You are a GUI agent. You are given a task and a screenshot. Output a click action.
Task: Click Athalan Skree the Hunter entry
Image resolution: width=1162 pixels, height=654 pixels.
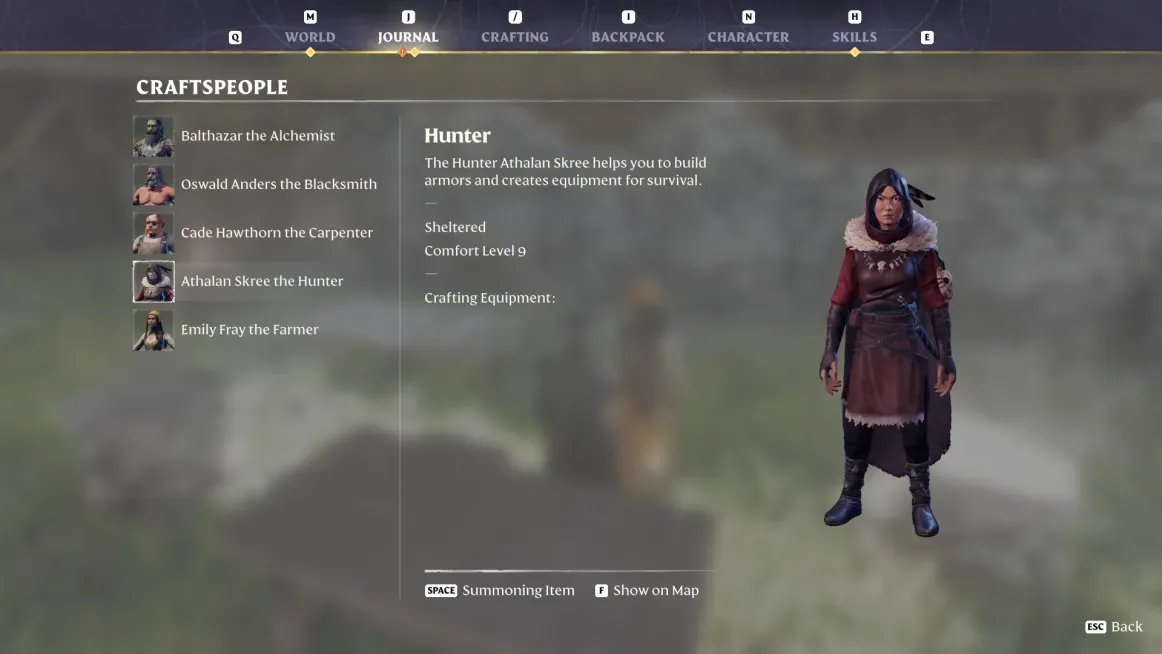[261, 281]
